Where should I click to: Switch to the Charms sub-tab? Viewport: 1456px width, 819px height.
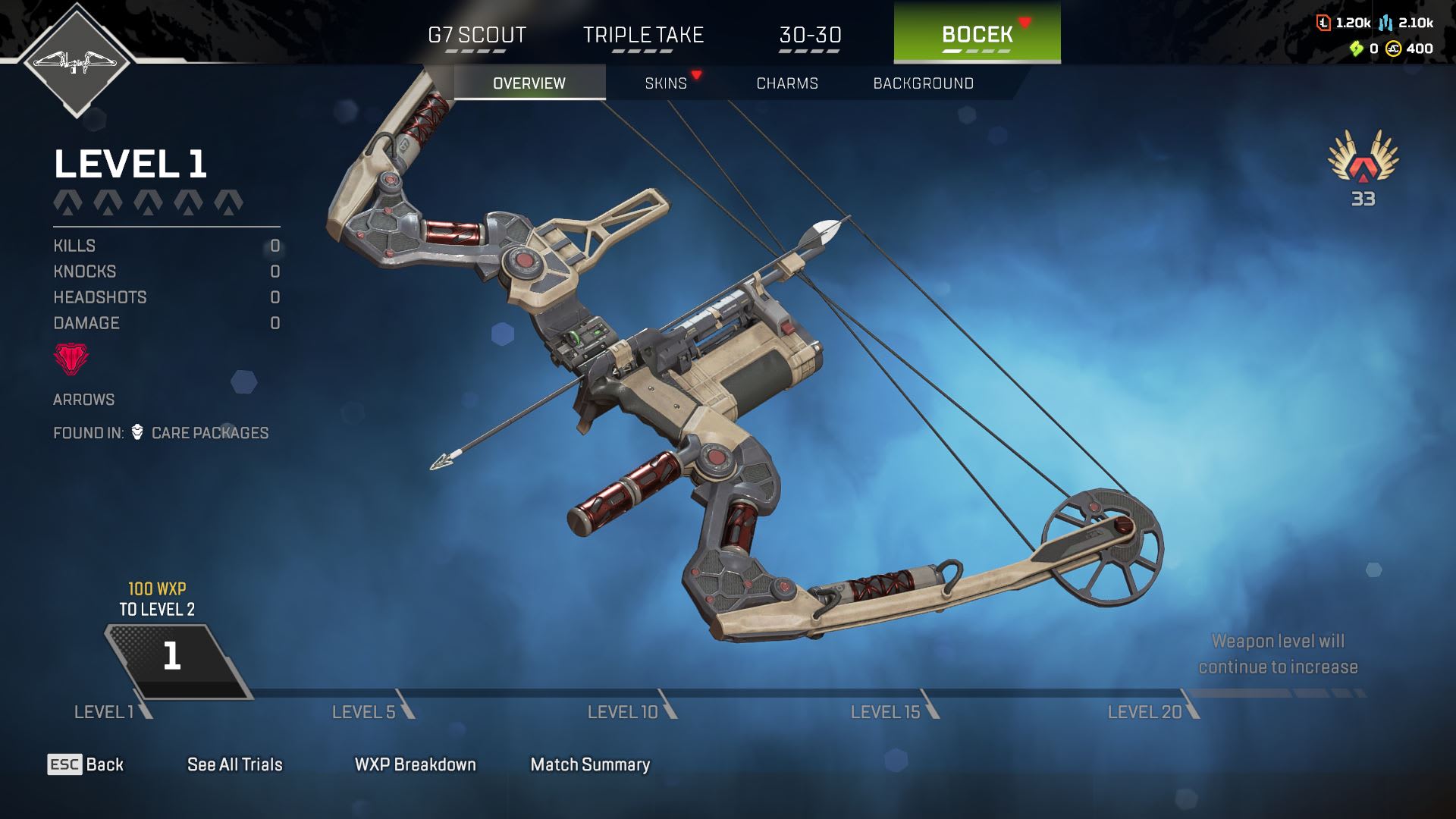[x=787, y=83]
